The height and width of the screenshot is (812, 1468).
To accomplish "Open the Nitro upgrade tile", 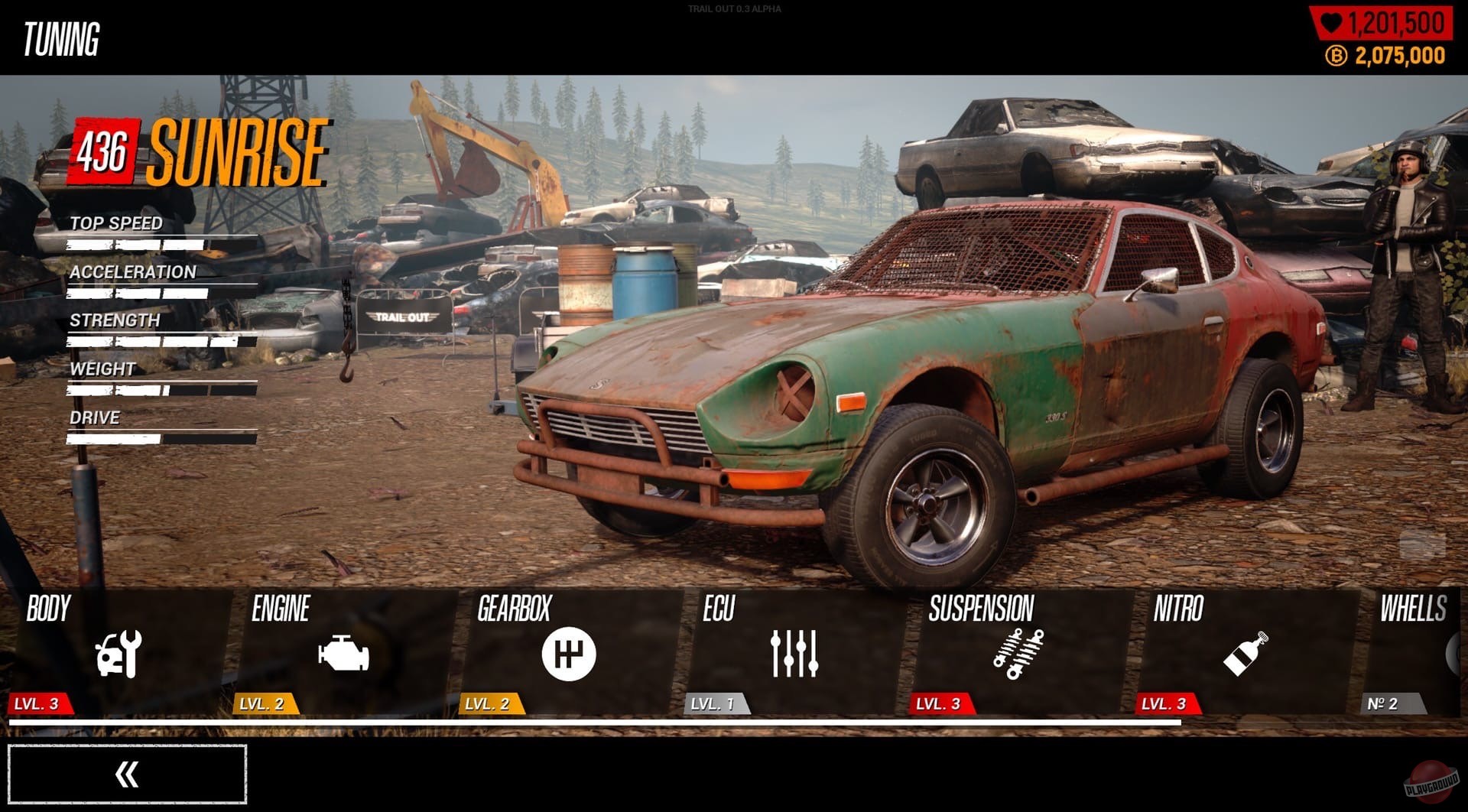I will [1245, 652].
